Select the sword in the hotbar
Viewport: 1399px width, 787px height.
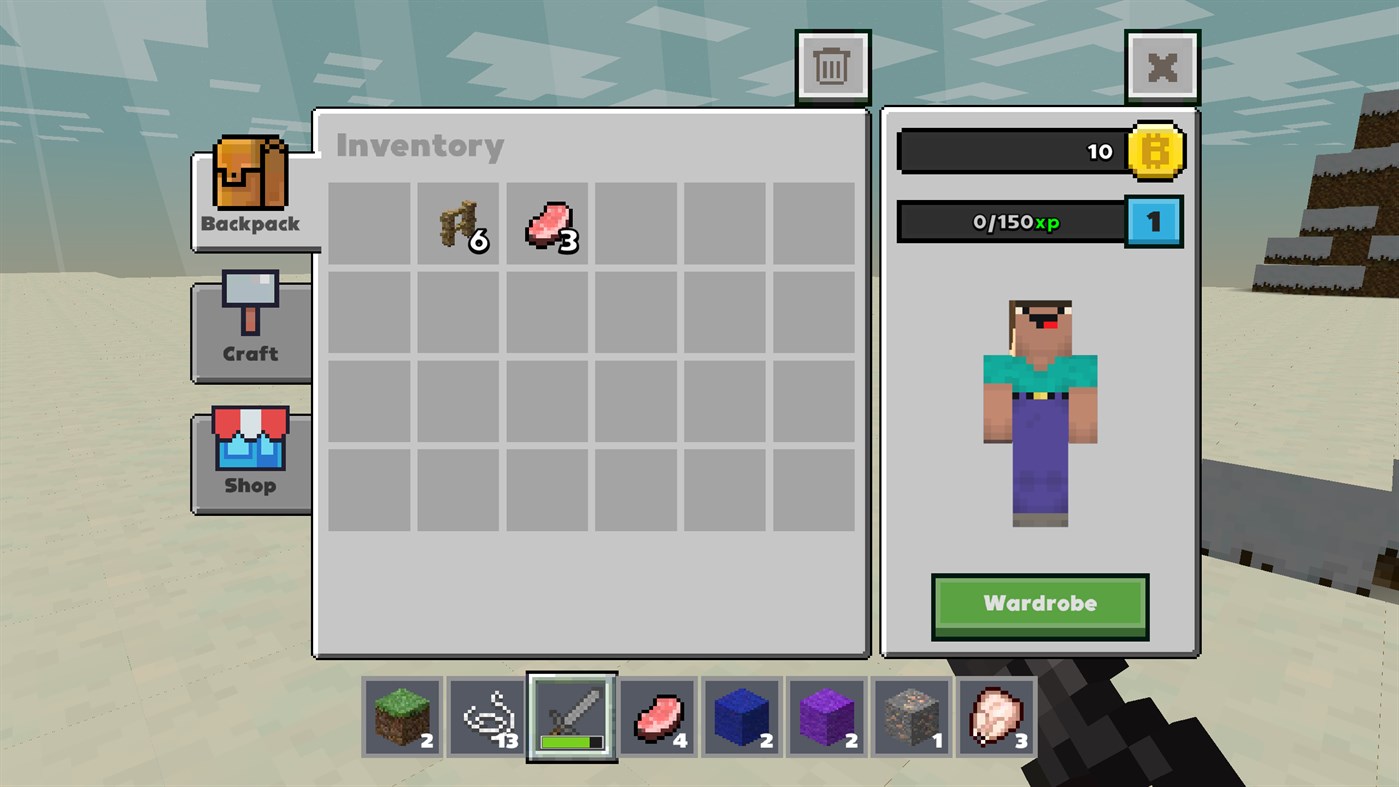[x=571, y=717]
